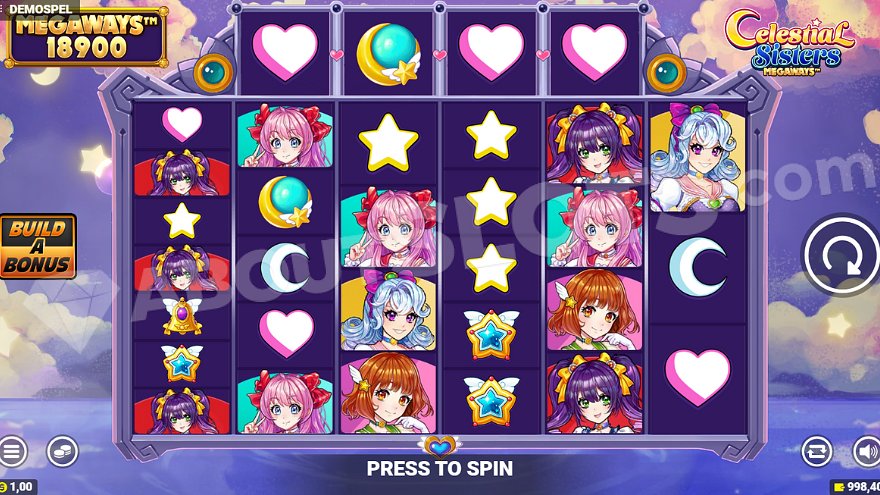Viewport: 880px width, 495px height.
Task: Open the Build A Bonus feature
Action: (37, 246)
